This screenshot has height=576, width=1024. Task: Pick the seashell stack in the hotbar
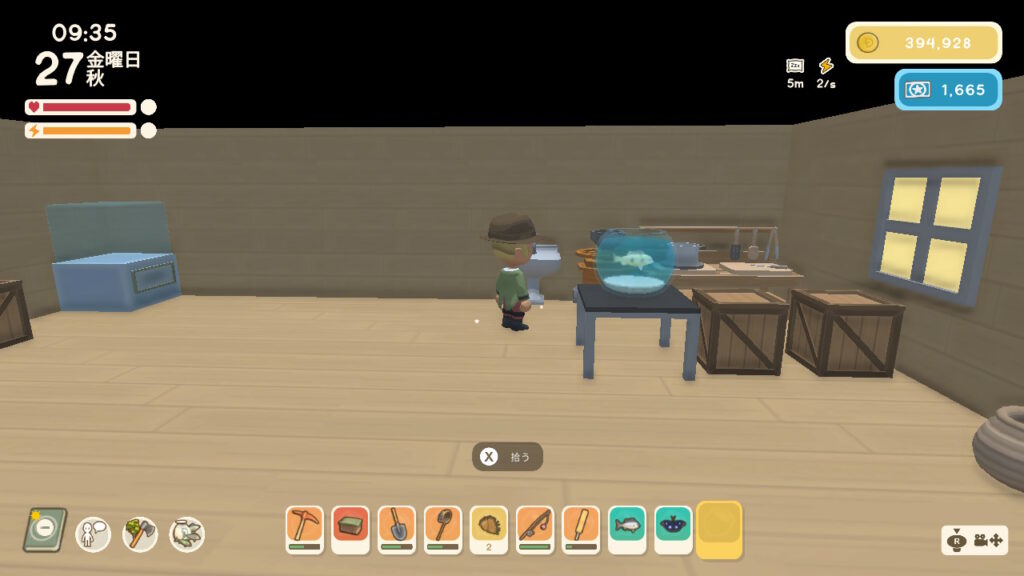tap(488, 528)
